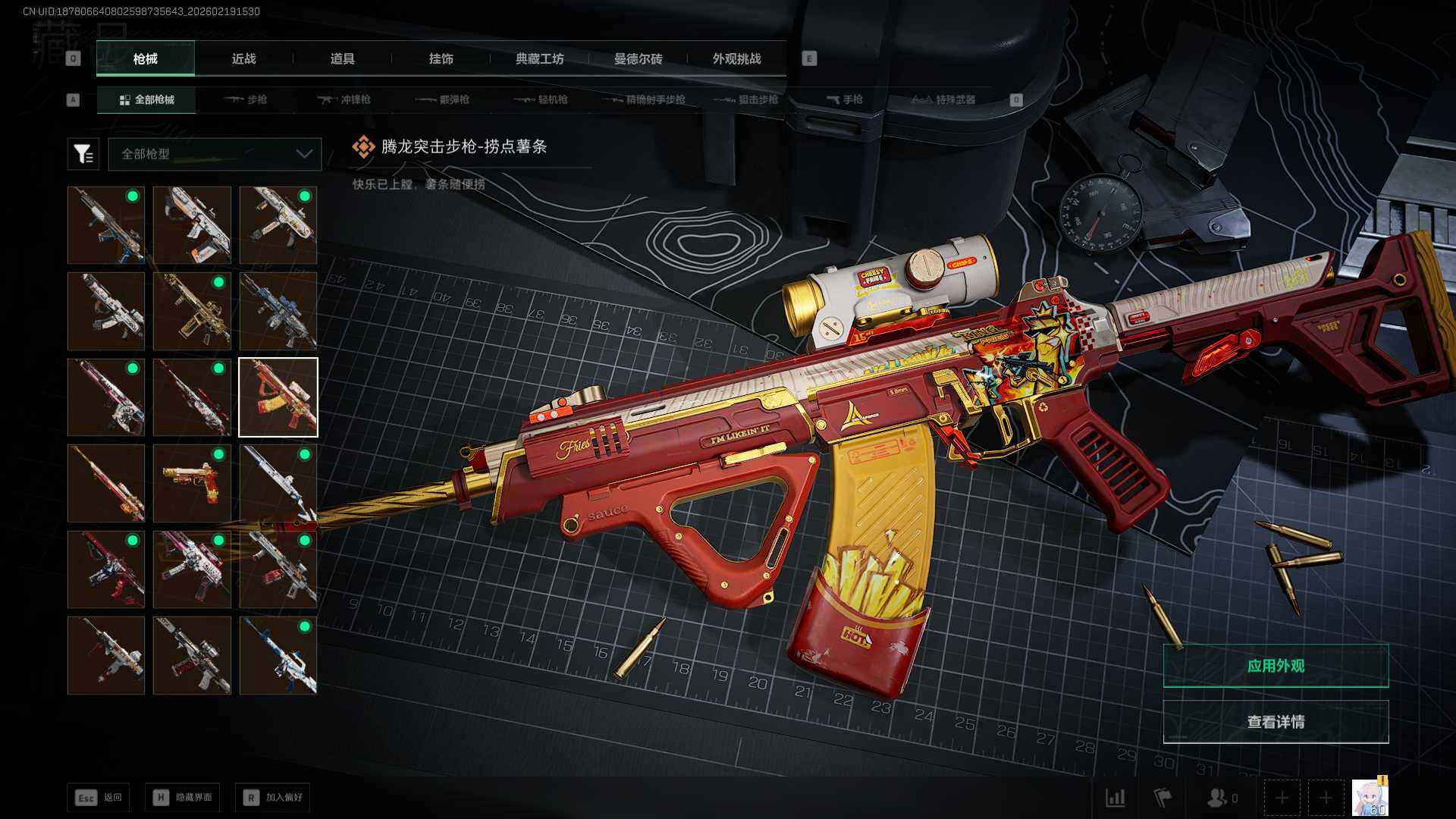This screenshot has width=1456, height=819.
Task: Apply the skin with 应用外观 button
Action: pyautogui.click(x=1276, y=666)
